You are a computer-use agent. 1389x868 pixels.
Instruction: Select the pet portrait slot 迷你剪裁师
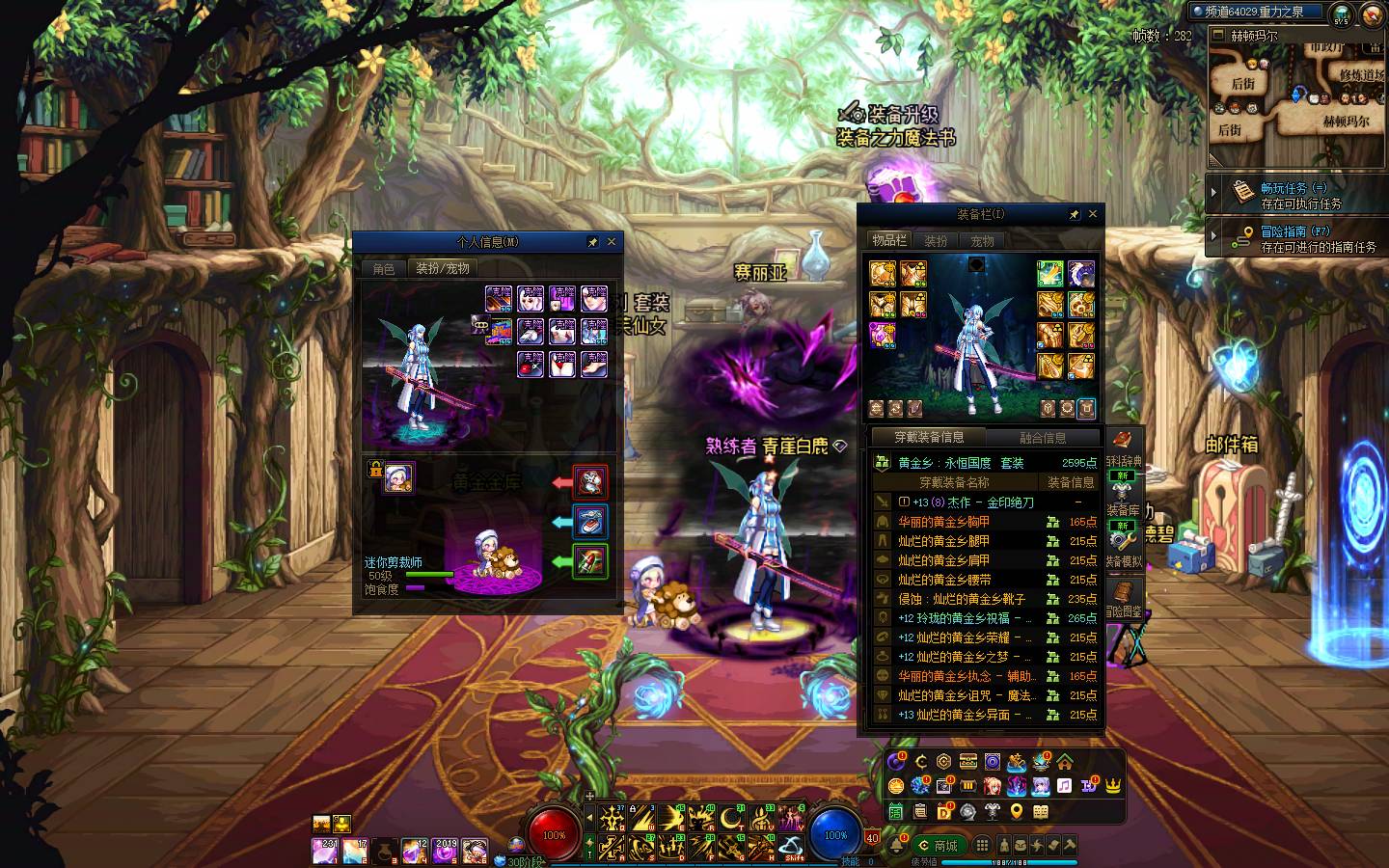pyautogui.click(x=398, y=477)
